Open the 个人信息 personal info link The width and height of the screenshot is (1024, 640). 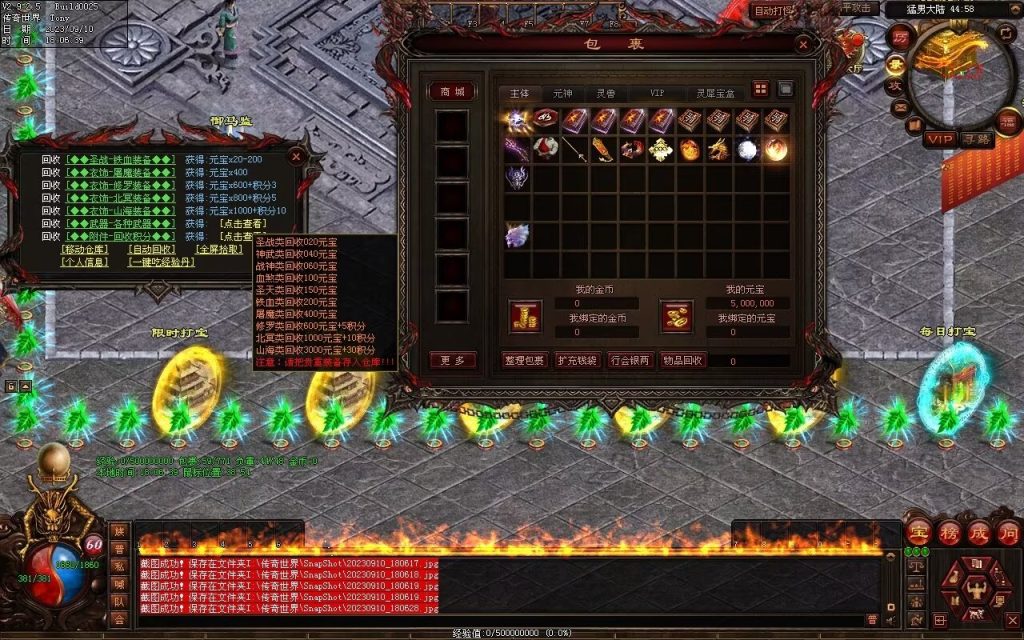(85, 262)
